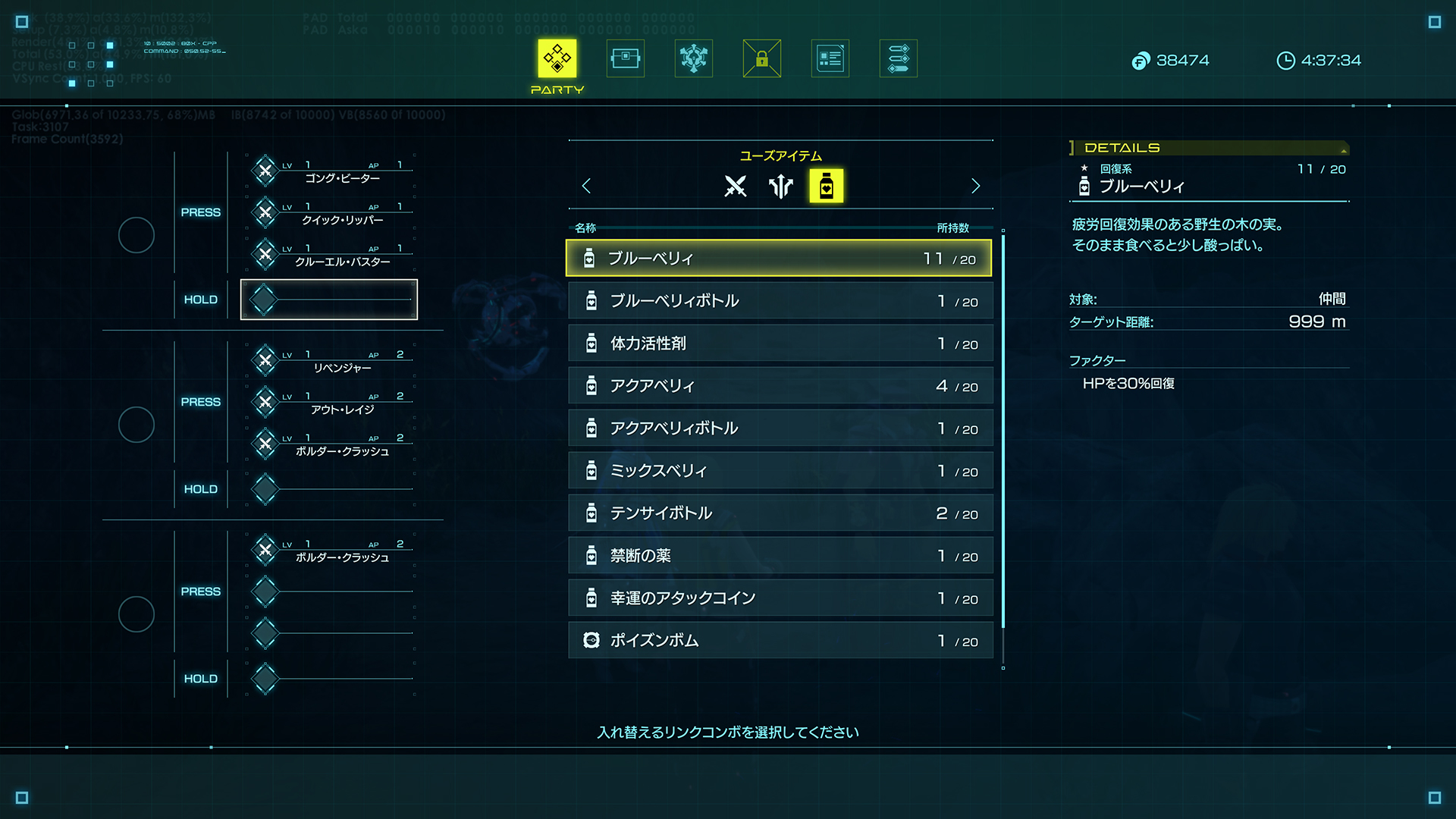
Task: Select the ブルーベリィ item entry
Action: click(x=777, y=258)
